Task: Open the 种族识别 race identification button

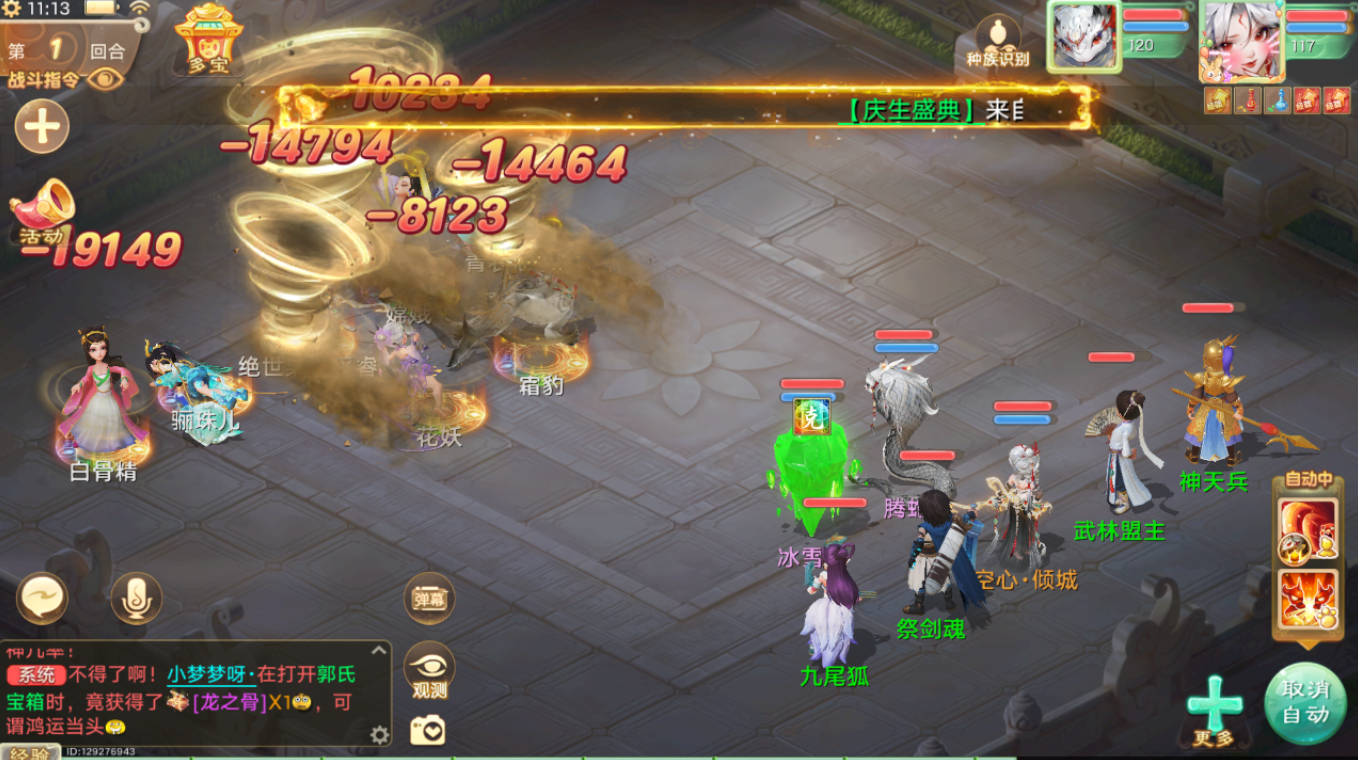Action: click(997, 42)
